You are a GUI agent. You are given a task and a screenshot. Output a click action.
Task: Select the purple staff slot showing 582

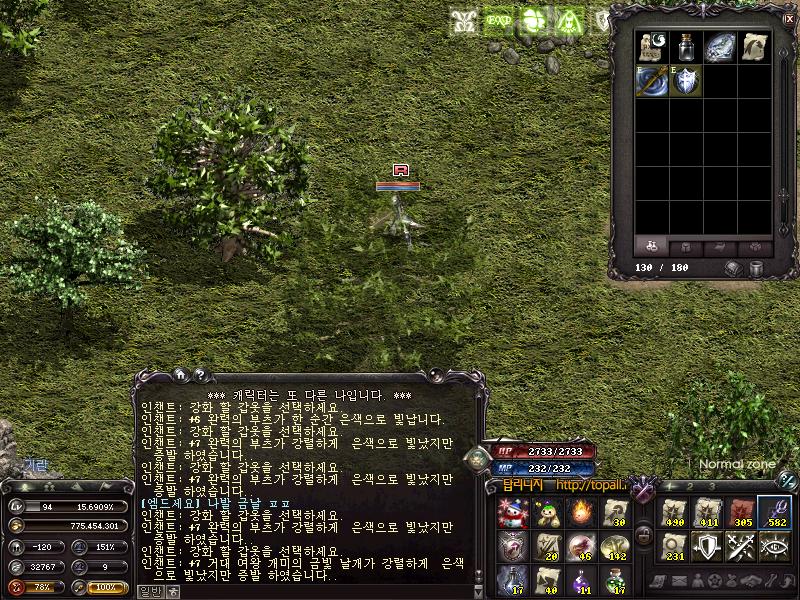pyautogui.click(x=774, y=511)
